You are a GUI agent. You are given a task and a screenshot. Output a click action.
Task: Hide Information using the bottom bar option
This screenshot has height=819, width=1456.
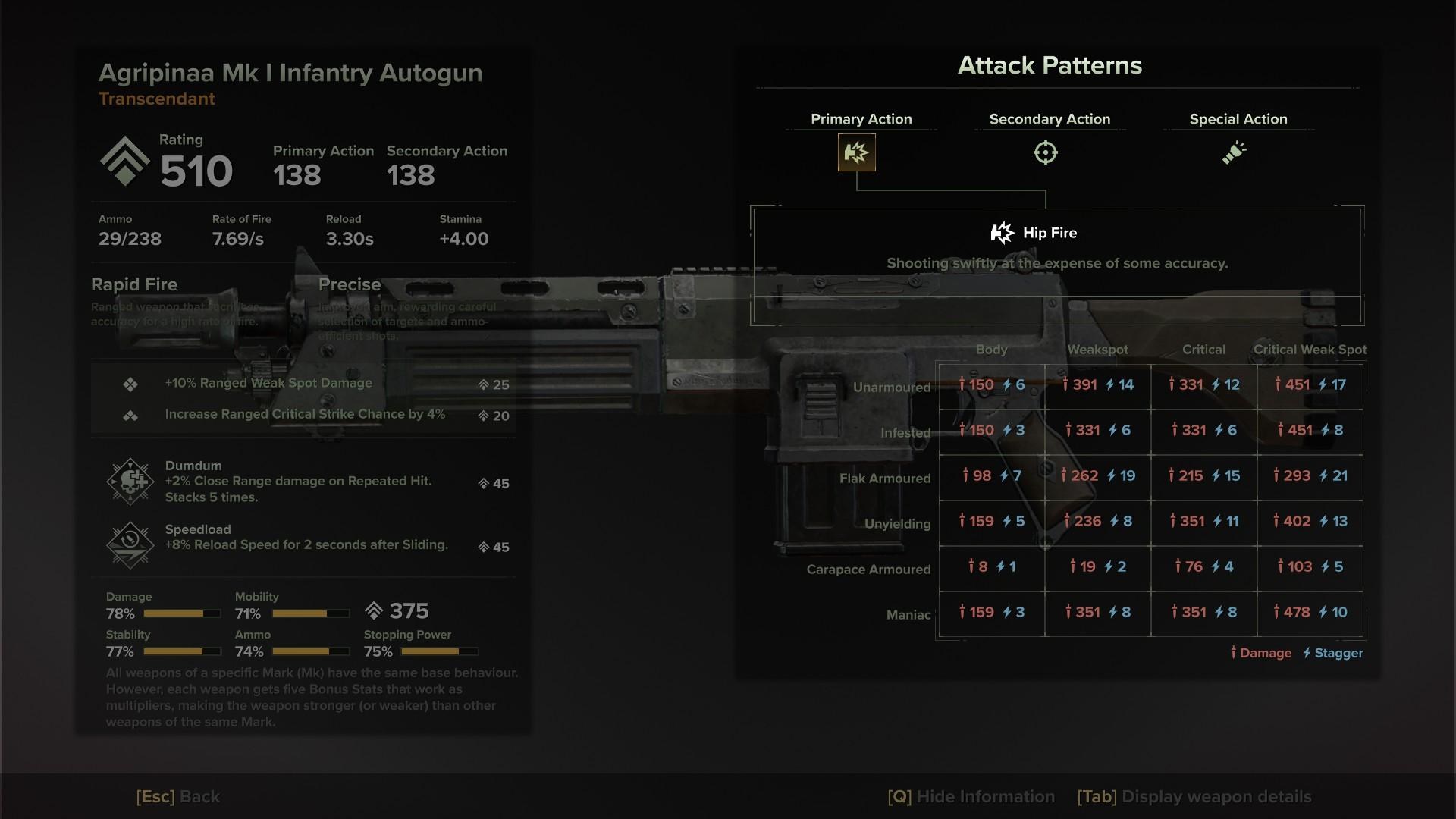(971, 796)
